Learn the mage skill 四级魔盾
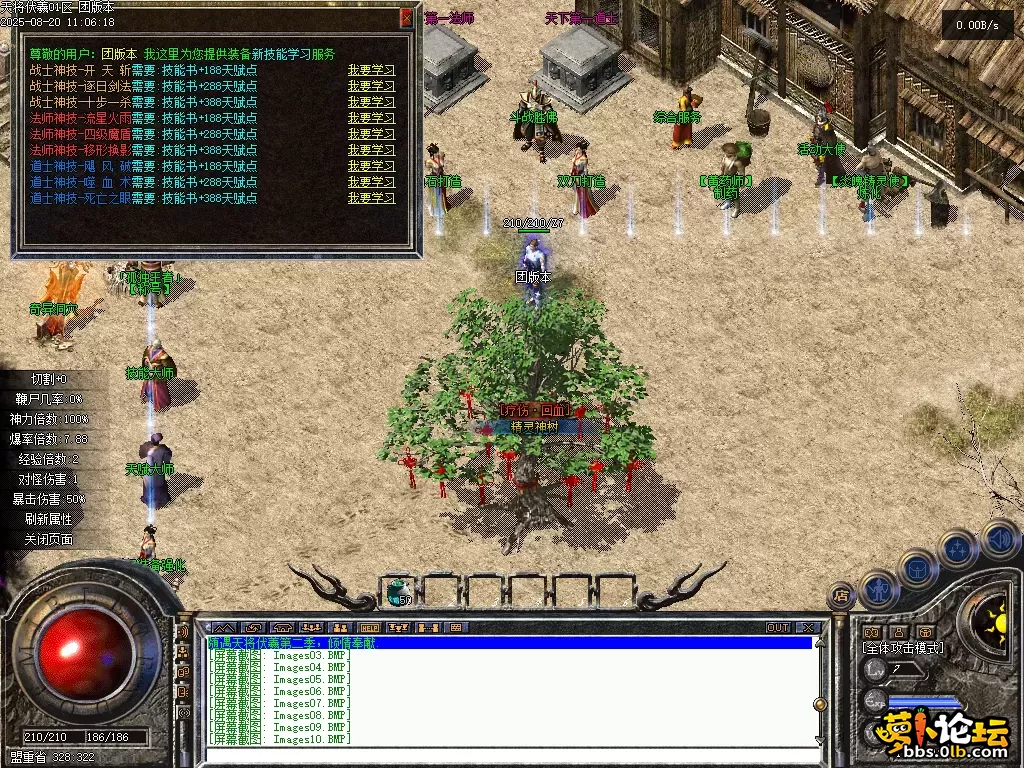 pos(371,134)
